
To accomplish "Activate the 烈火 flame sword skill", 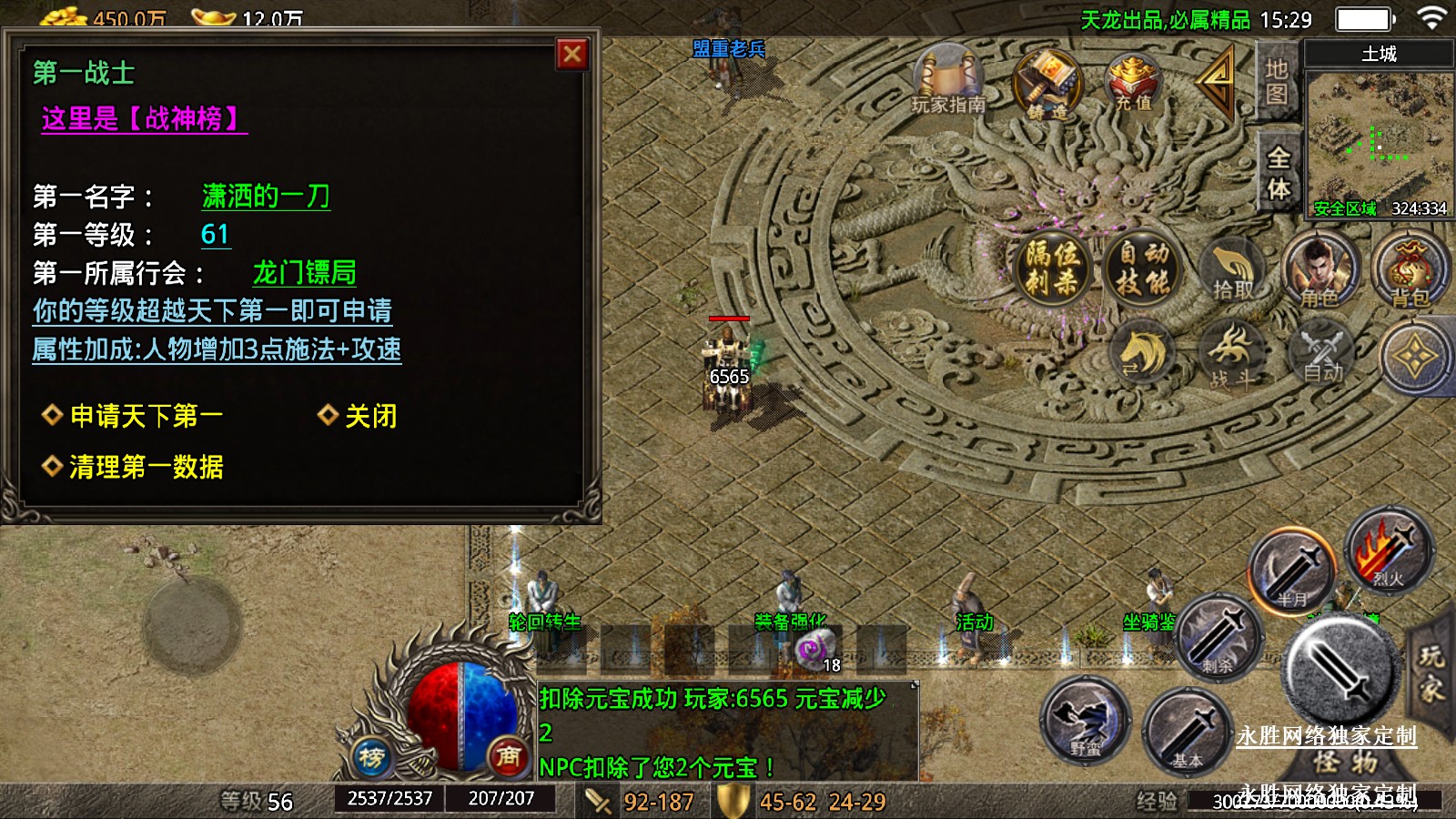I will (1389, 551).
